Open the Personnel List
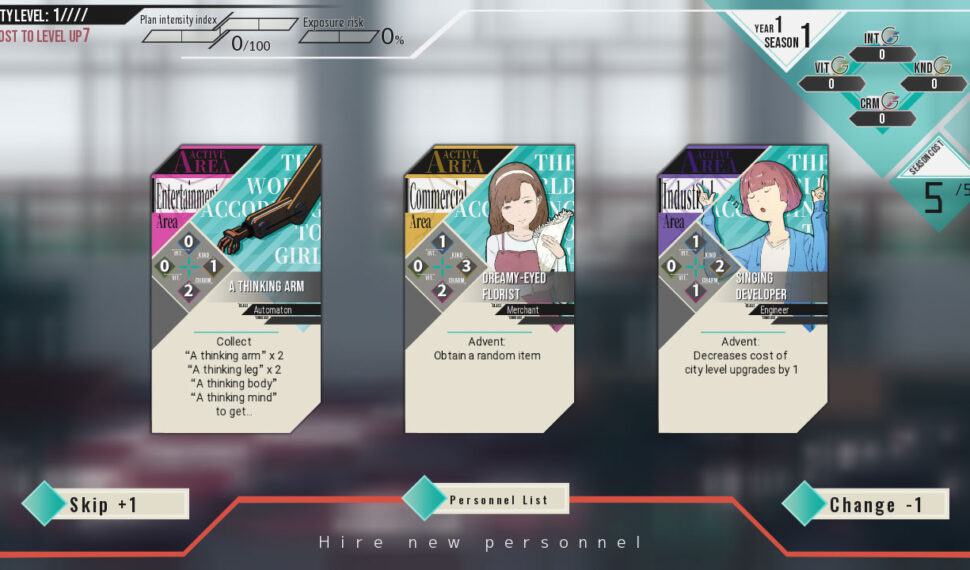This screenshot has height=570, width=970. coord(497,499)
